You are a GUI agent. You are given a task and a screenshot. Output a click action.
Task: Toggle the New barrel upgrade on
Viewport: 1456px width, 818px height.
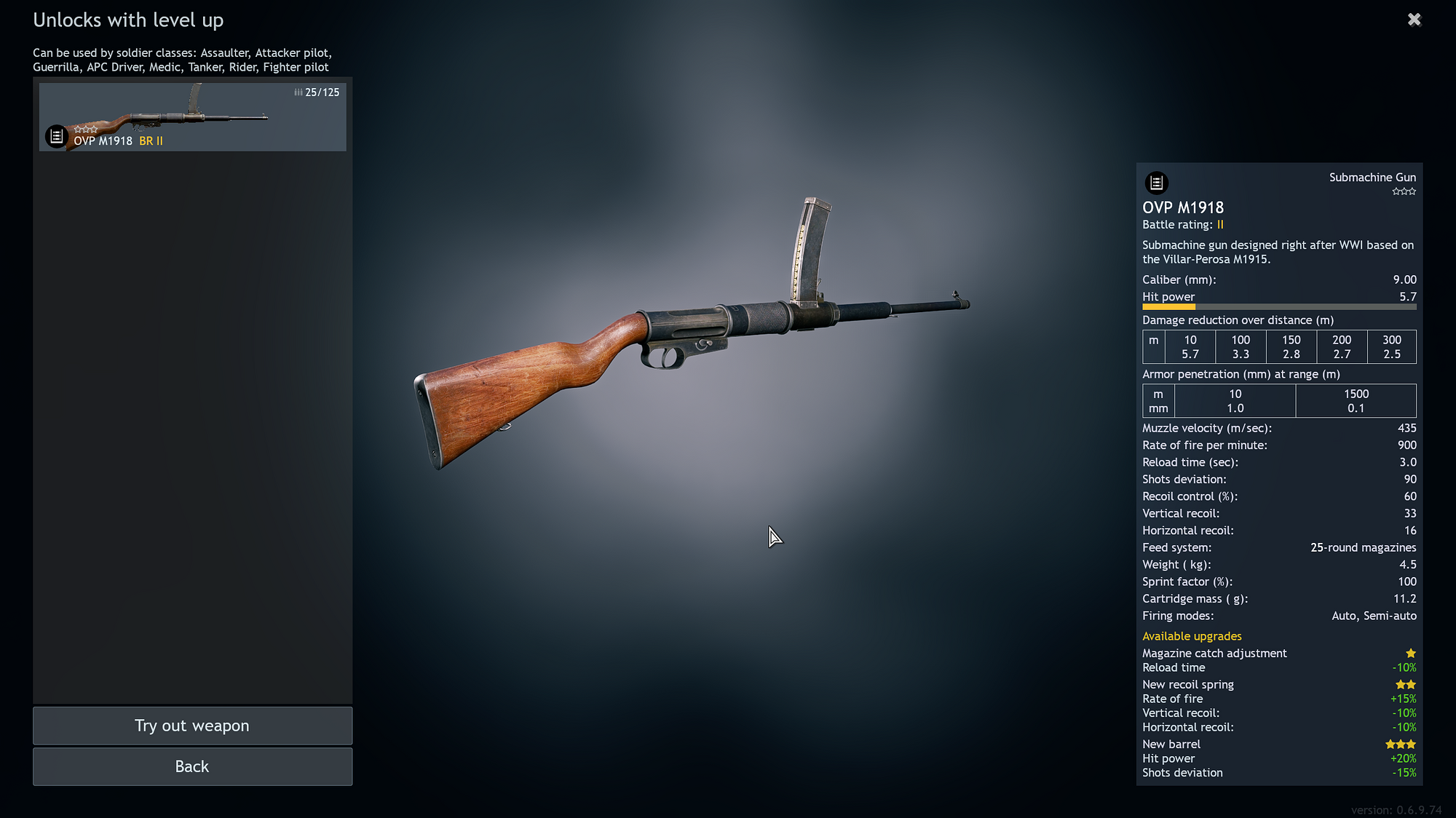1171,744
